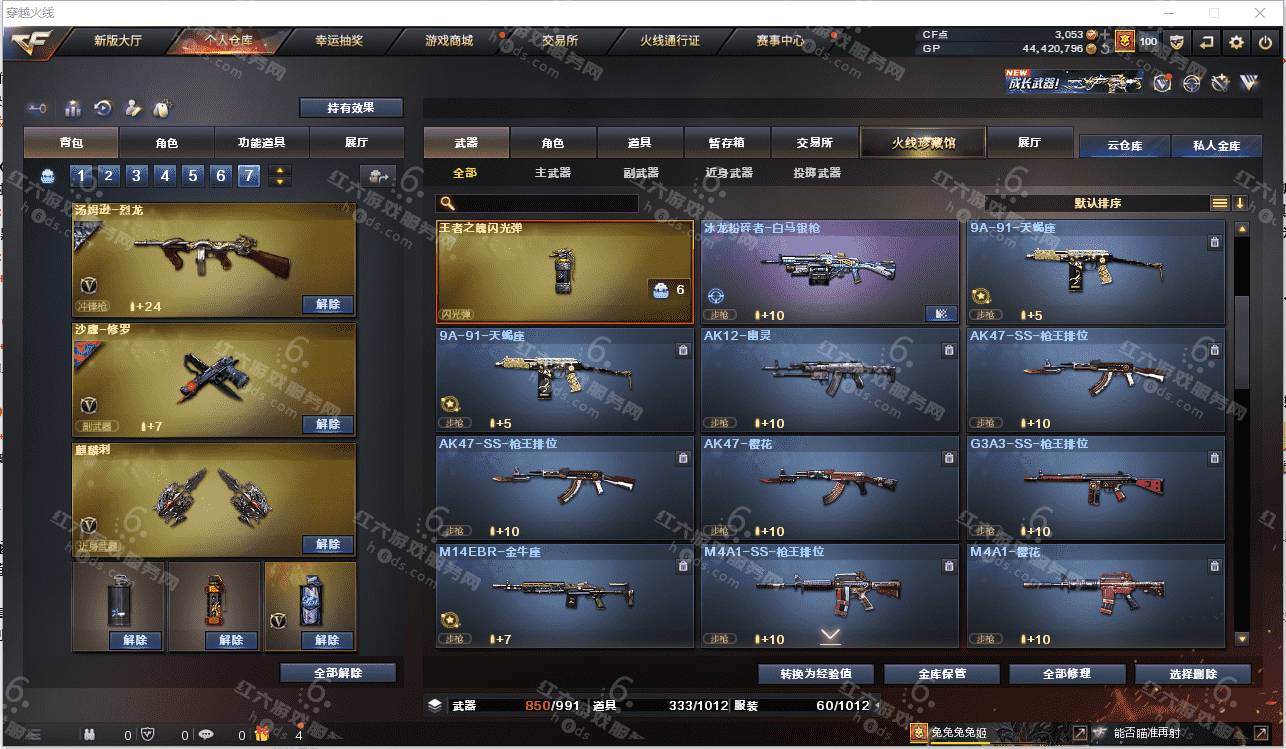The height and width of the screenshot is (749, 1286).
Task: Go to the 新版大厅 lobby
Action: tap(118, 41)
